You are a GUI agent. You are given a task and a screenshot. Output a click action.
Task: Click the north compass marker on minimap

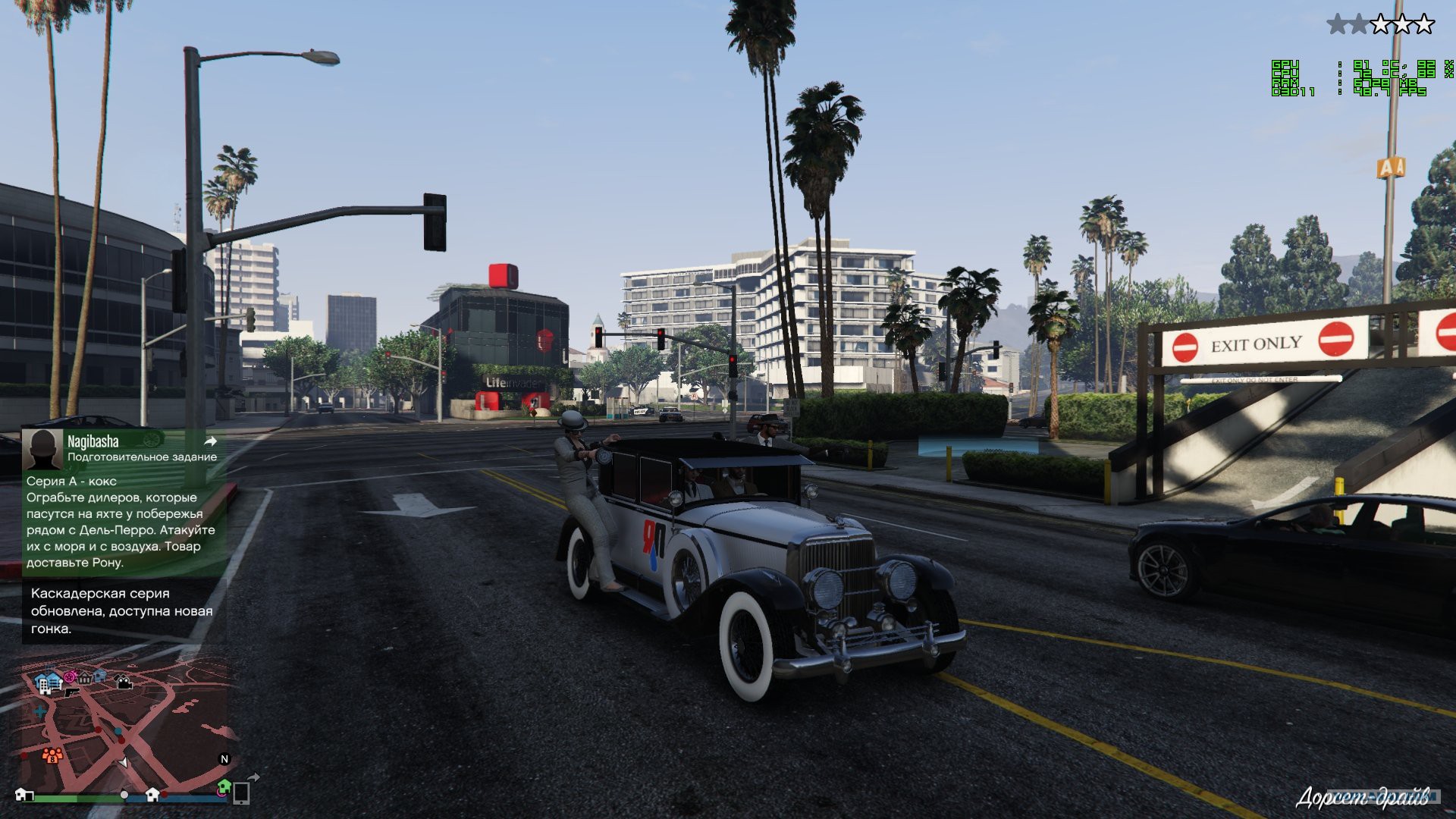click(x=224, y=759)
